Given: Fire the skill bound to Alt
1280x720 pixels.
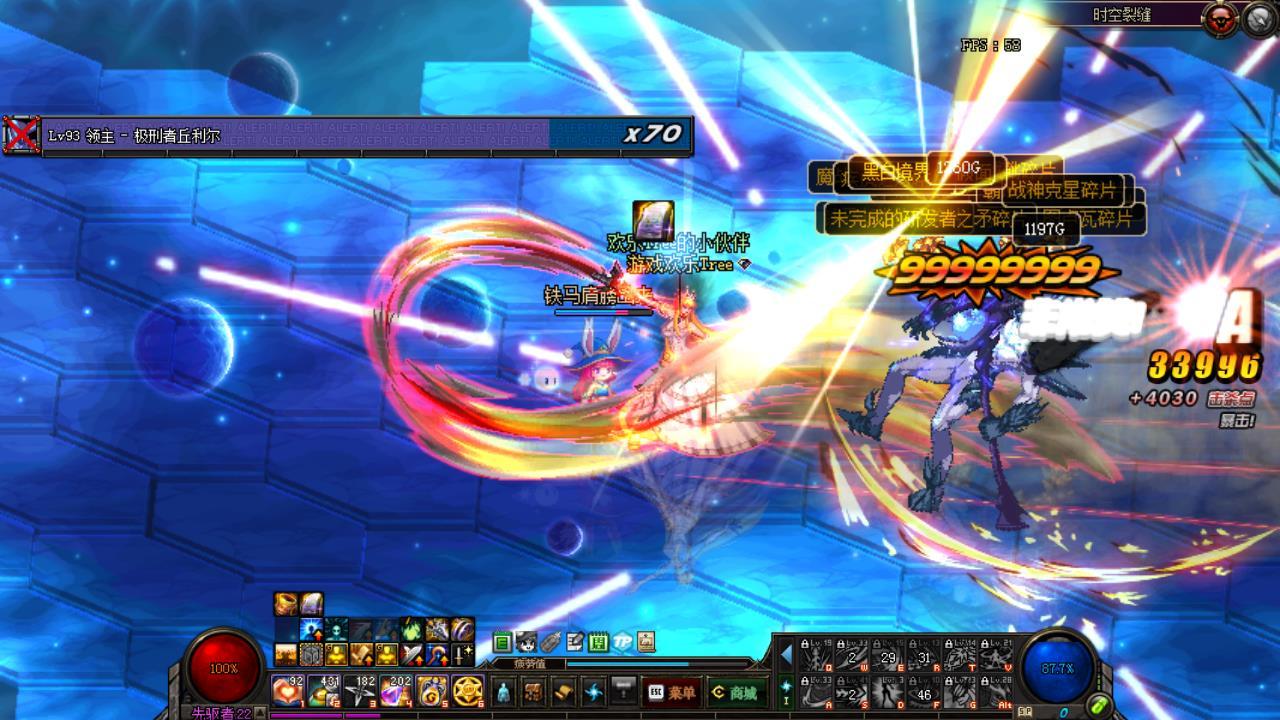Looking at the screenshot, I should tap(995, 691).
